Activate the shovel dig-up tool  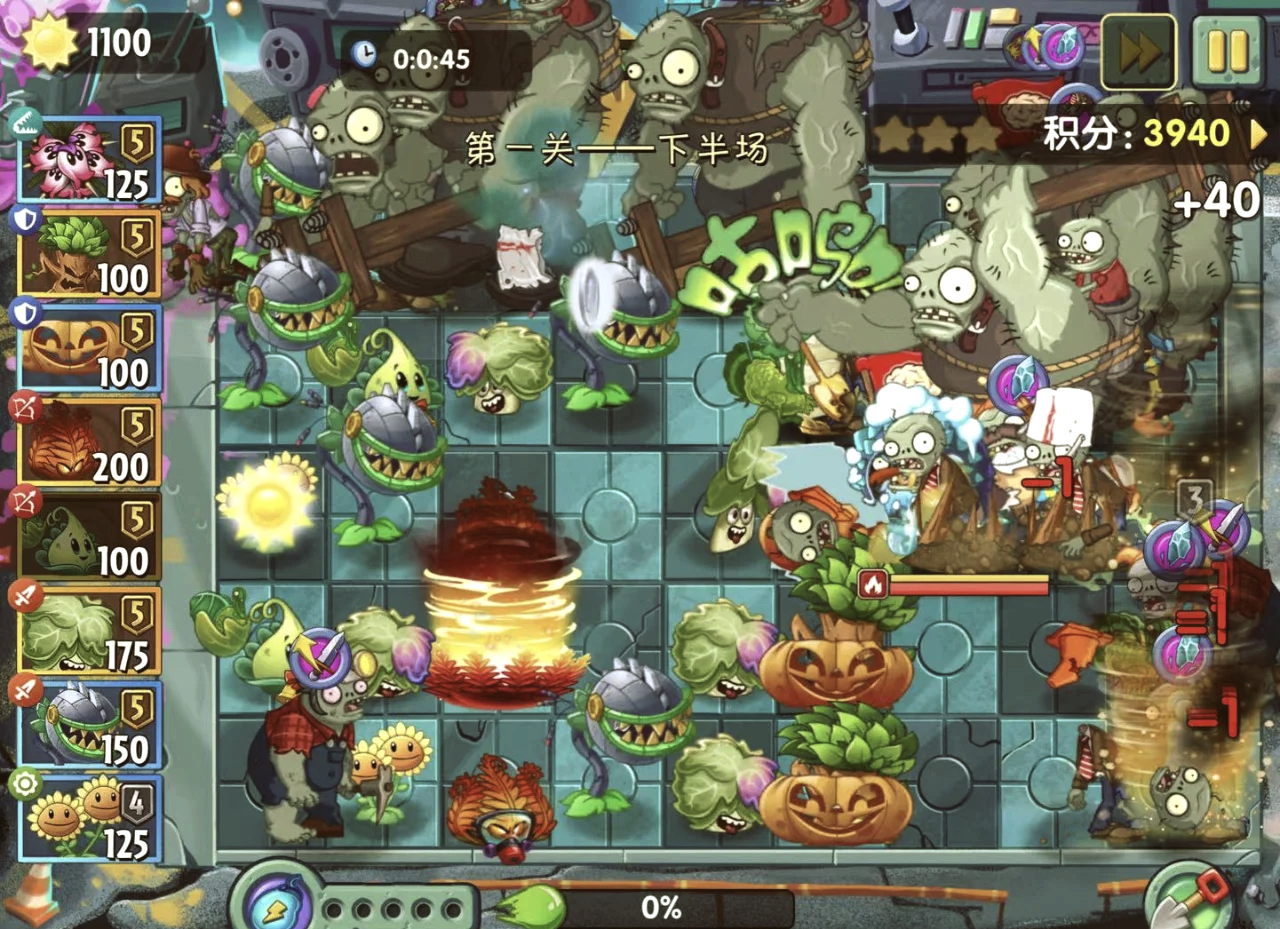pos(1188,896)
